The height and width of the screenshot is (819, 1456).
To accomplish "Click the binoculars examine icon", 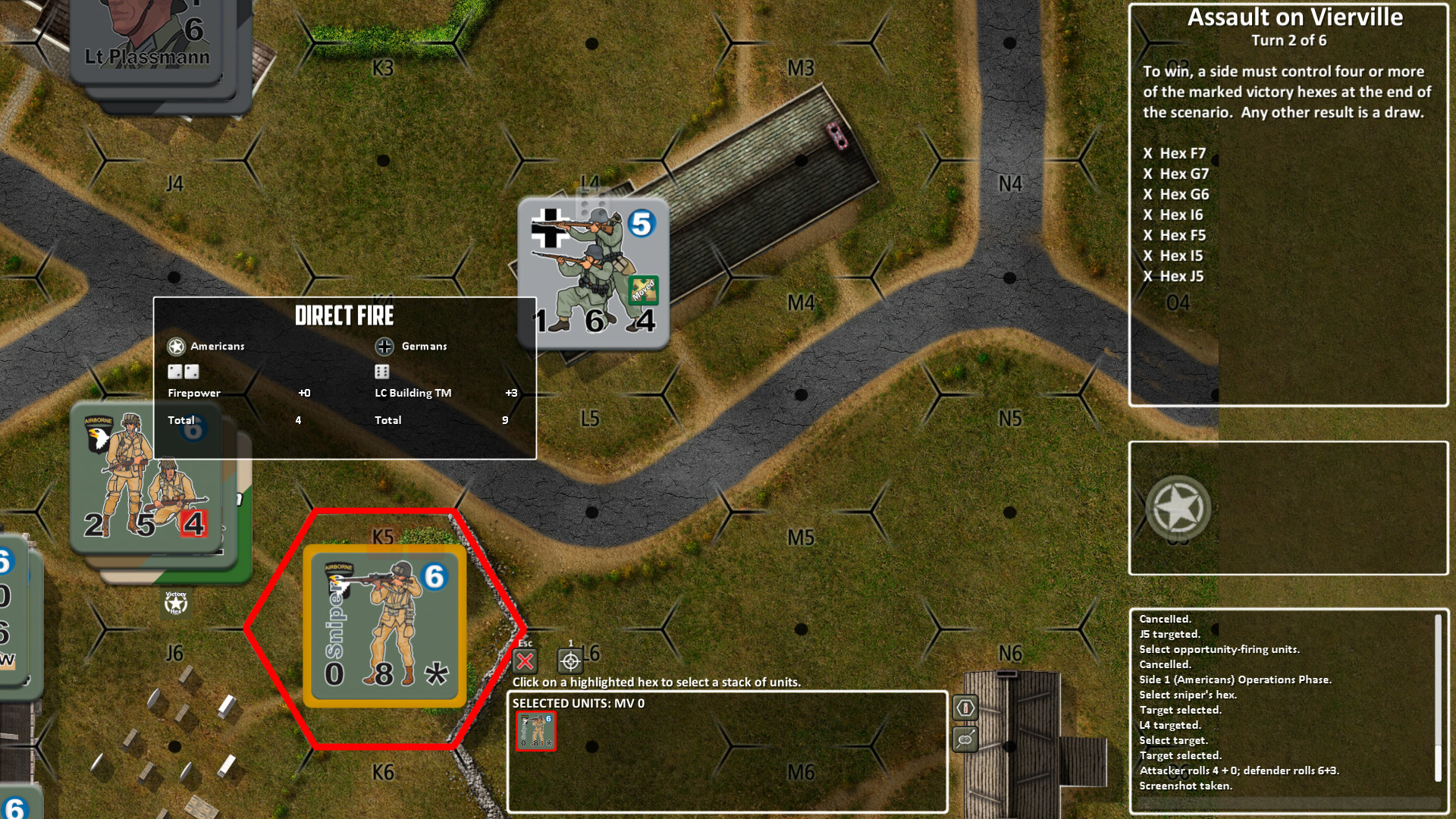I will click(x=965, y=739).
